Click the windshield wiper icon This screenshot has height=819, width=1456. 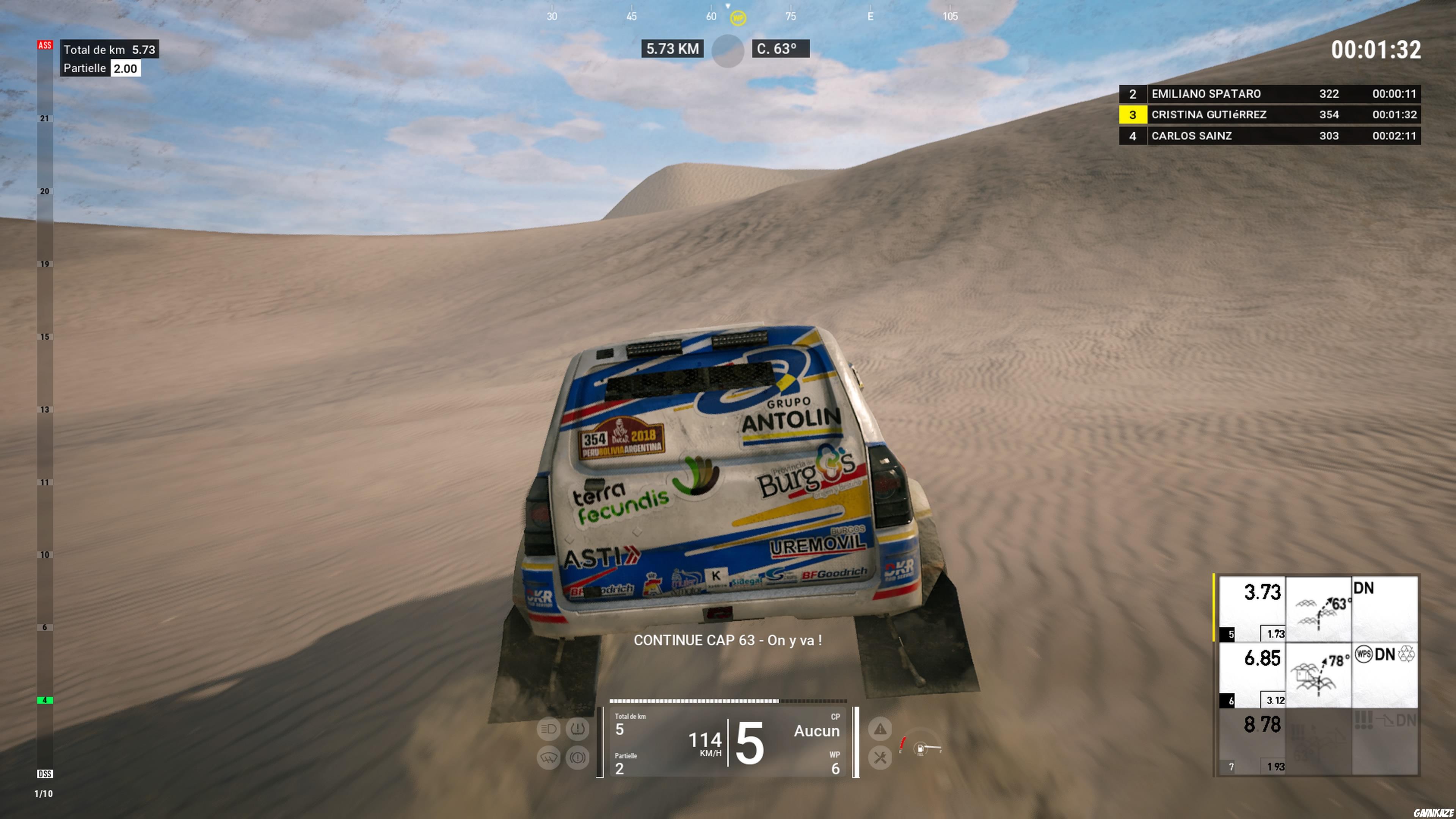click(x=548, y=758)
